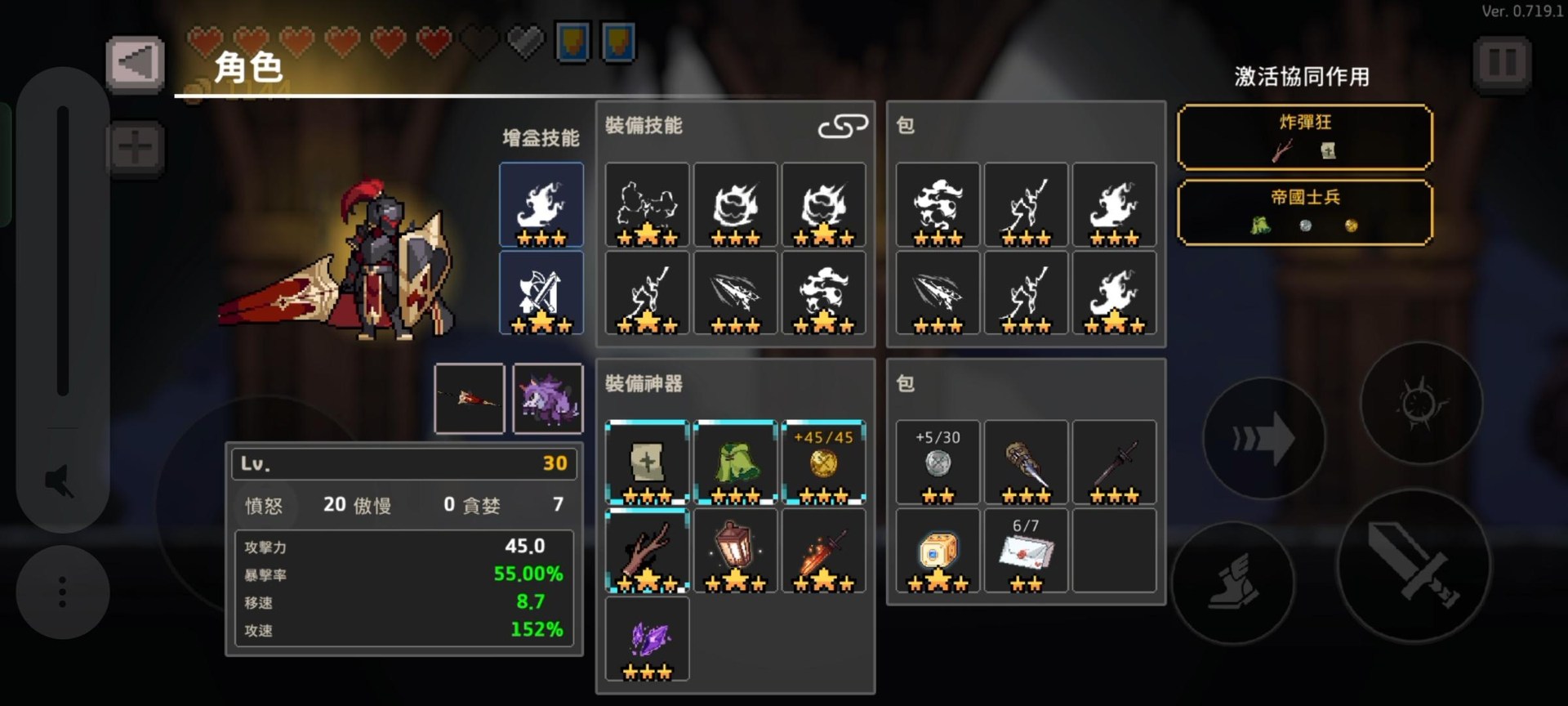The image size is (1568, 706).
Task: Pause the game via top-right button
Action: pyautogui.click(x=1502, y=65)
